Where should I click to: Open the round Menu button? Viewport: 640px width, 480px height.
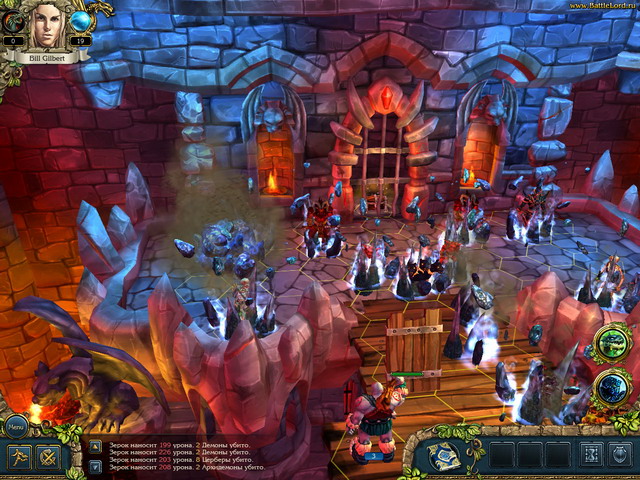16,425
